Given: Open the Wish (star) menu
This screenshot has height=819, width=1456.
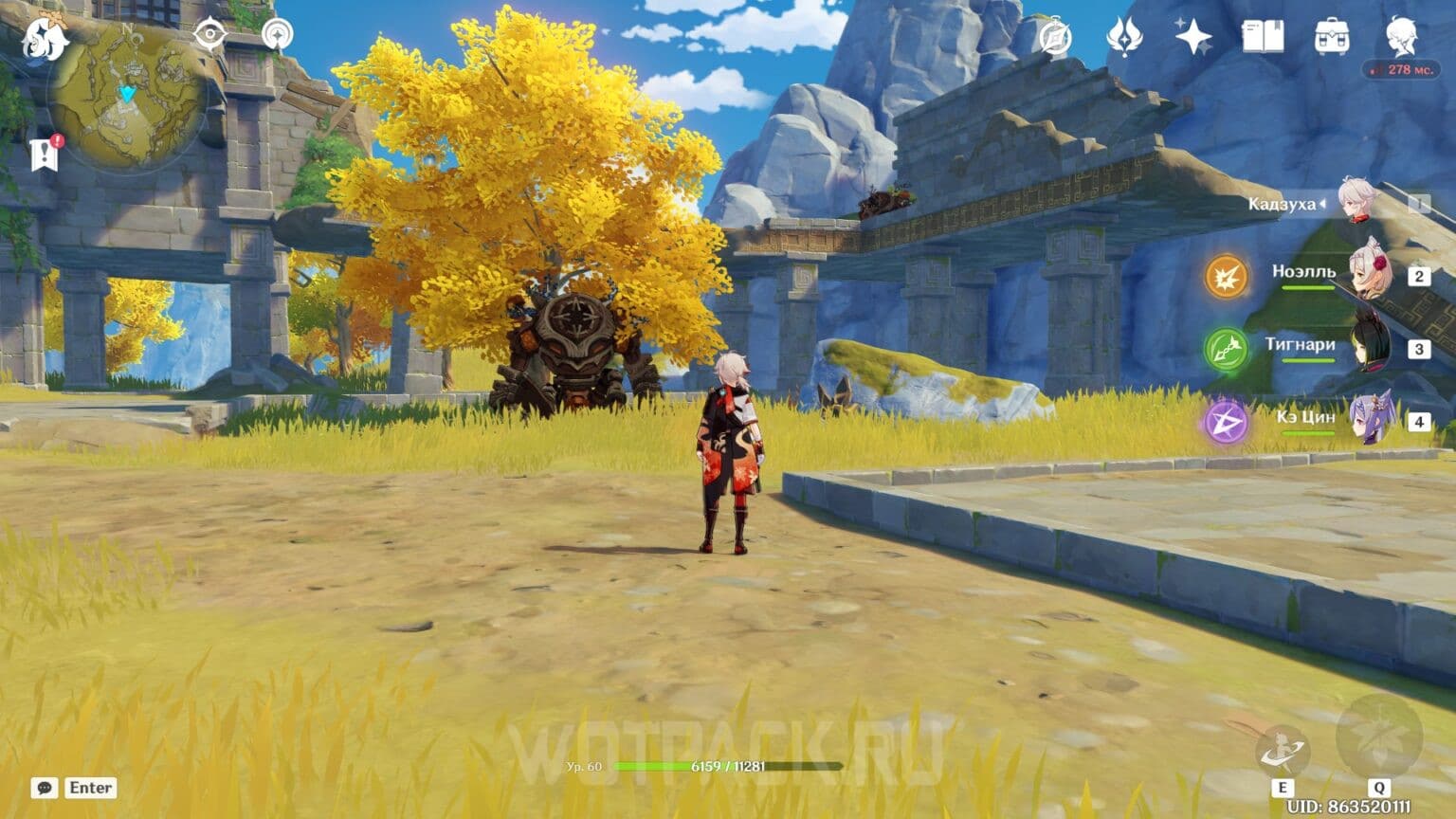Looking at the screenshot, I should coord(1192,36).
